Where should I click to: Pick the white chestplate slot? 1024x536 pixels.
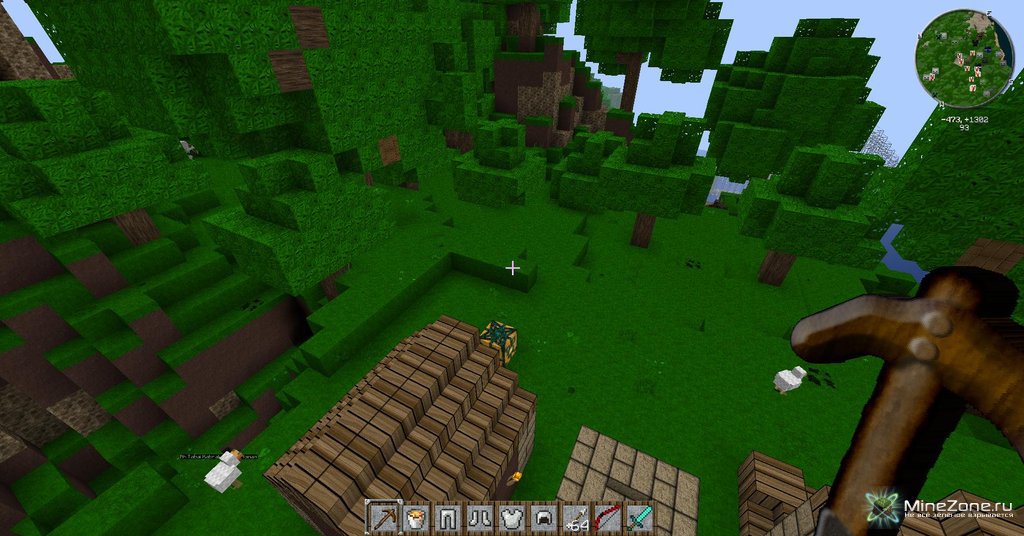pos(509,517)
